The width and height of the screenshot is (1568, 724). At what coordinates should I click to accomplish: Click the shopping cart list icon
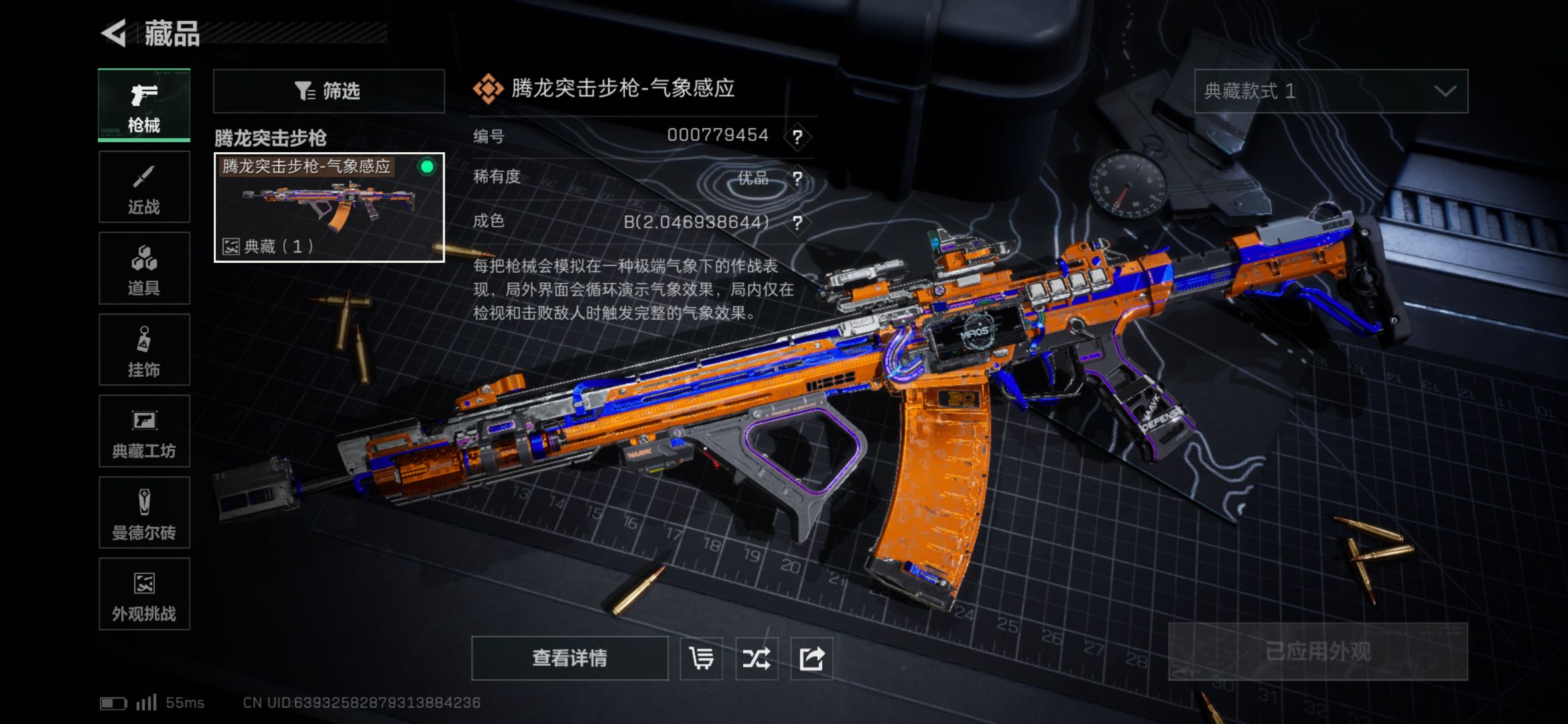pyautogui.click(x=701, y=658)
